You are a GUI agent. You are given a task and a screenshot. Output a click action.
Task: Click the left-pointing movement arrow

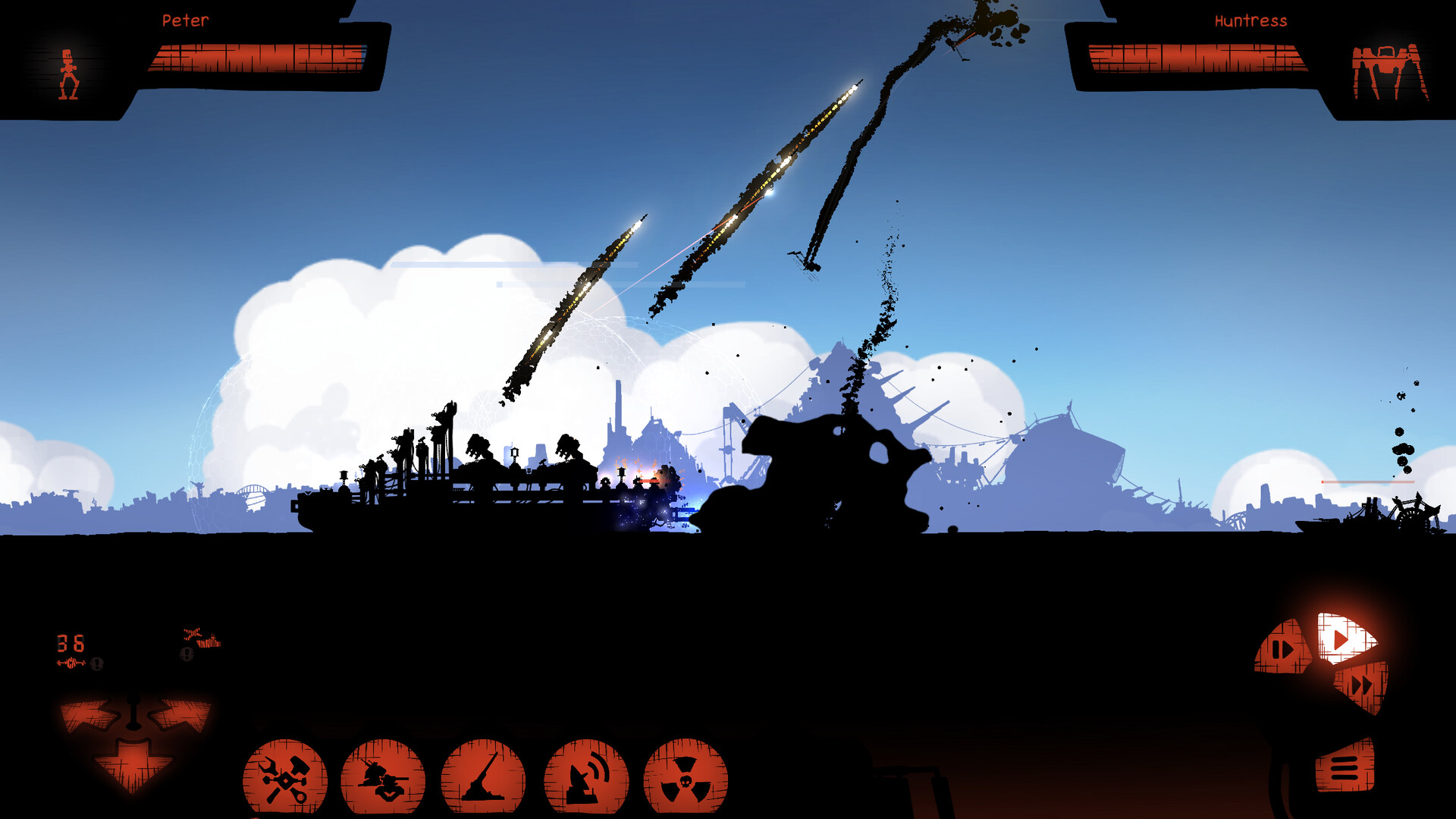tap(89, 714)
